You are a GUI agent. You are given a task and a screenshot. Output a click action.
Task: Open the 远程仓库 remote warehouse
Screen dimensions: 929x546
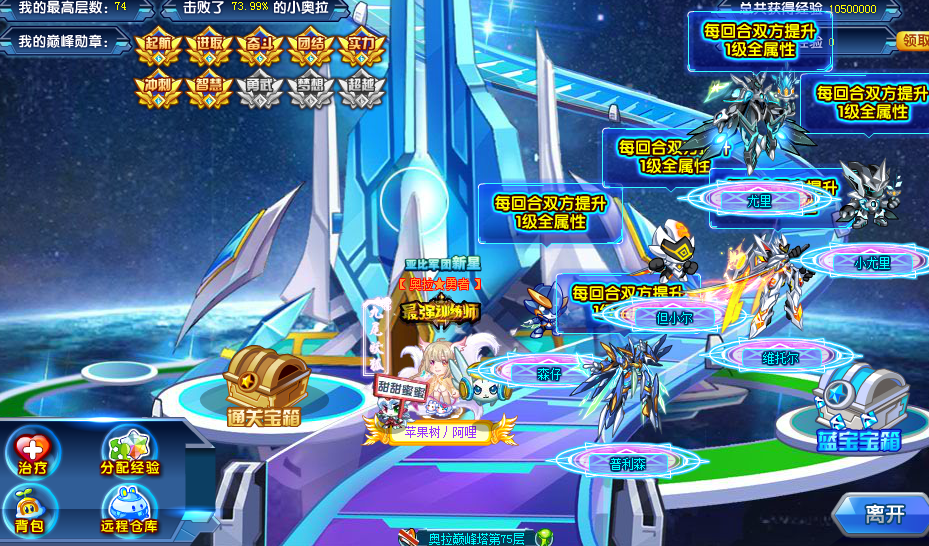pos(129,510)
